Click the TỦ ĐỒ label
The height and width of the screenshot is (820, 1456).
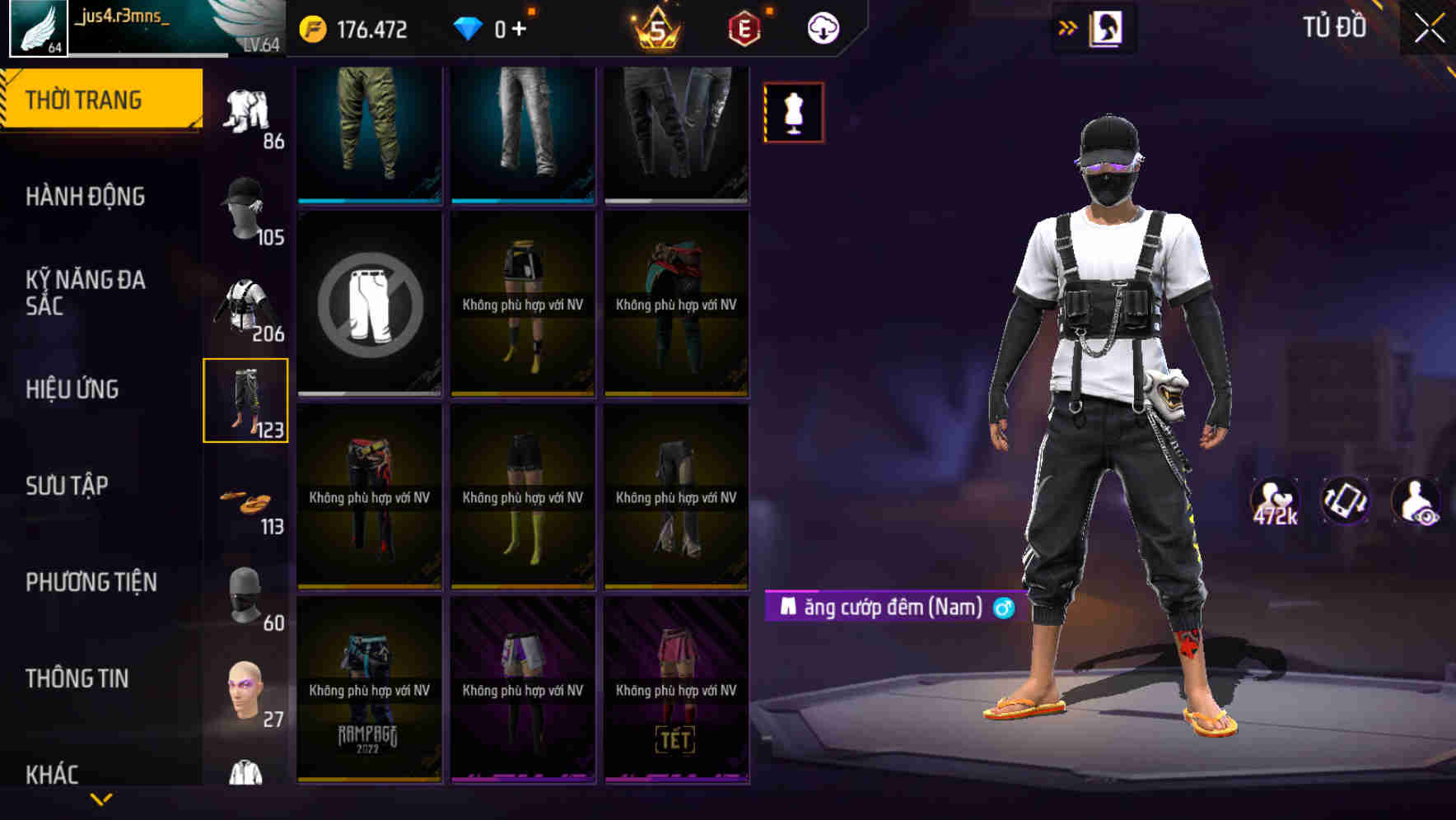pyautogui.click(x=1335, y=26)
